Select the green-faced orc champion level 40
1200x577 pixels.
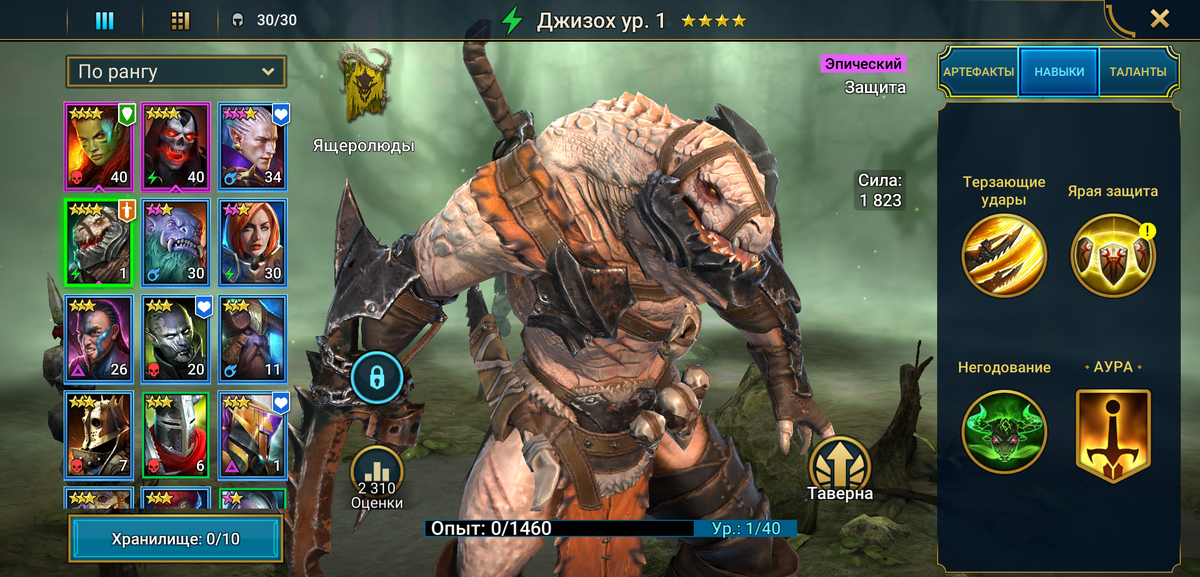click(99, 145)
